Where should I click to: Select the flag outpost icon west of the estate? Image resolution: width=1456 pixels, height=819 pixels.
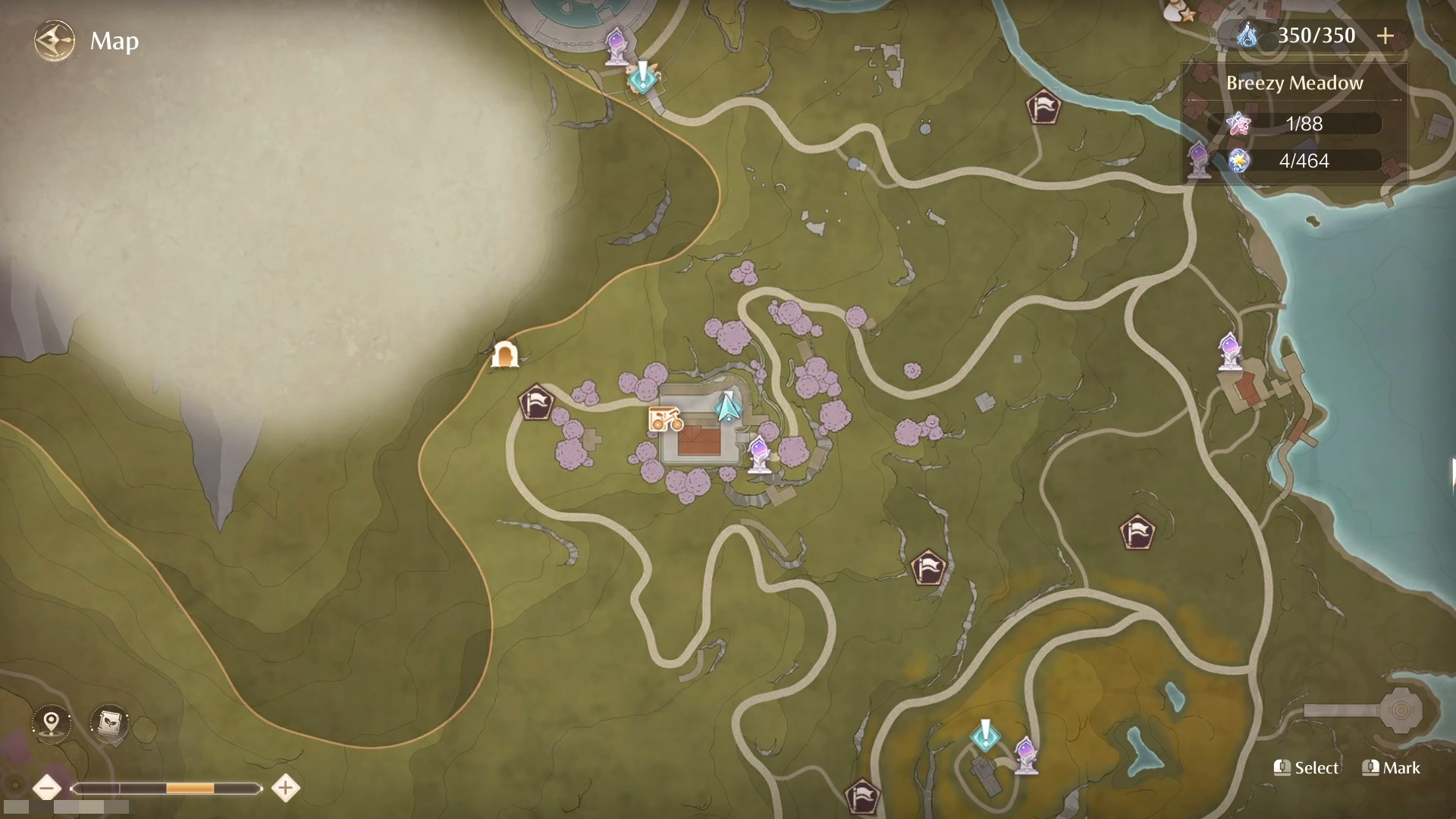535,402
